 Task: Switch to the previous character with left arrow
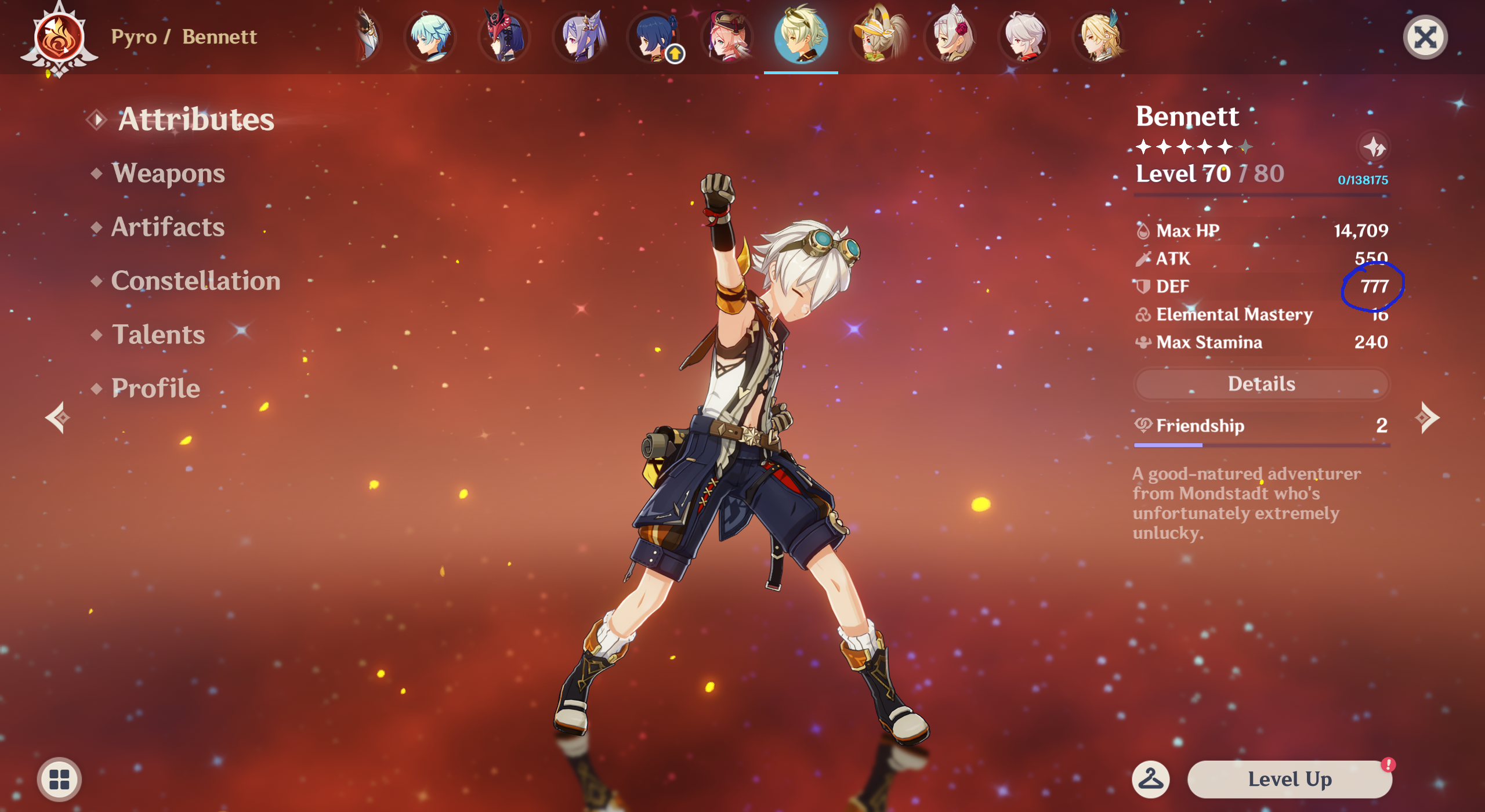tap(58, 418)
